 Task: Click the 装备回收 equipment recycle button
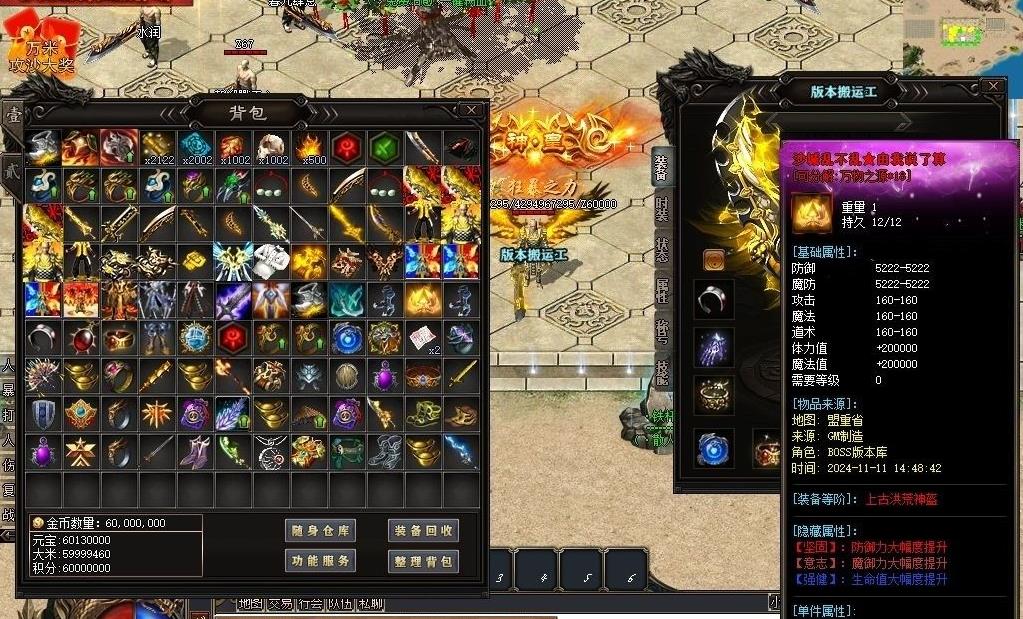coord(423,531)
